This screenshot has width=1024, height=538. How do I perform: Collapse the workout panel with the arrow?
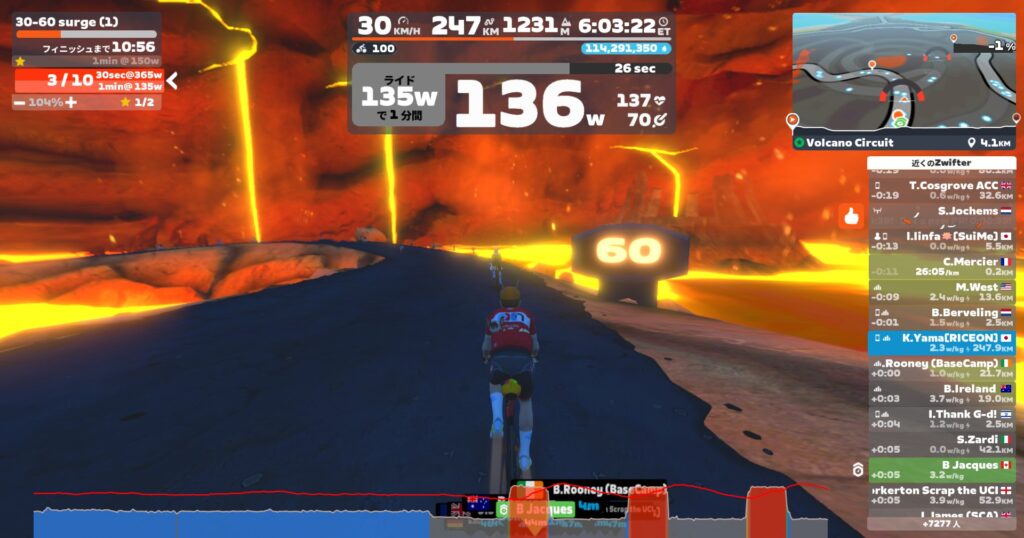click(x=172, y=81)
